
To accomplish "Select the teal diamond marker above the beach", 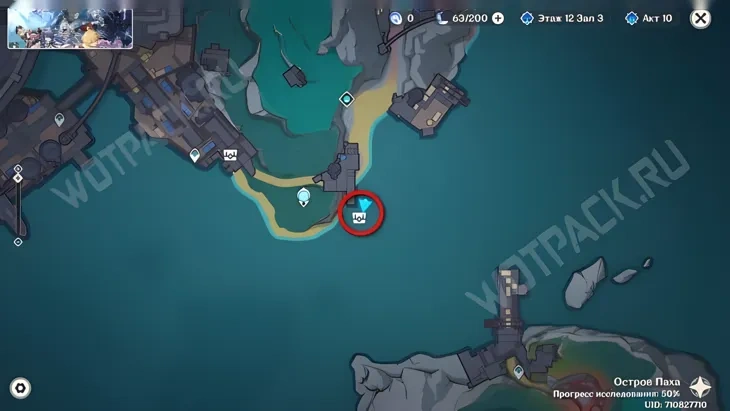I will pos(346,99).
